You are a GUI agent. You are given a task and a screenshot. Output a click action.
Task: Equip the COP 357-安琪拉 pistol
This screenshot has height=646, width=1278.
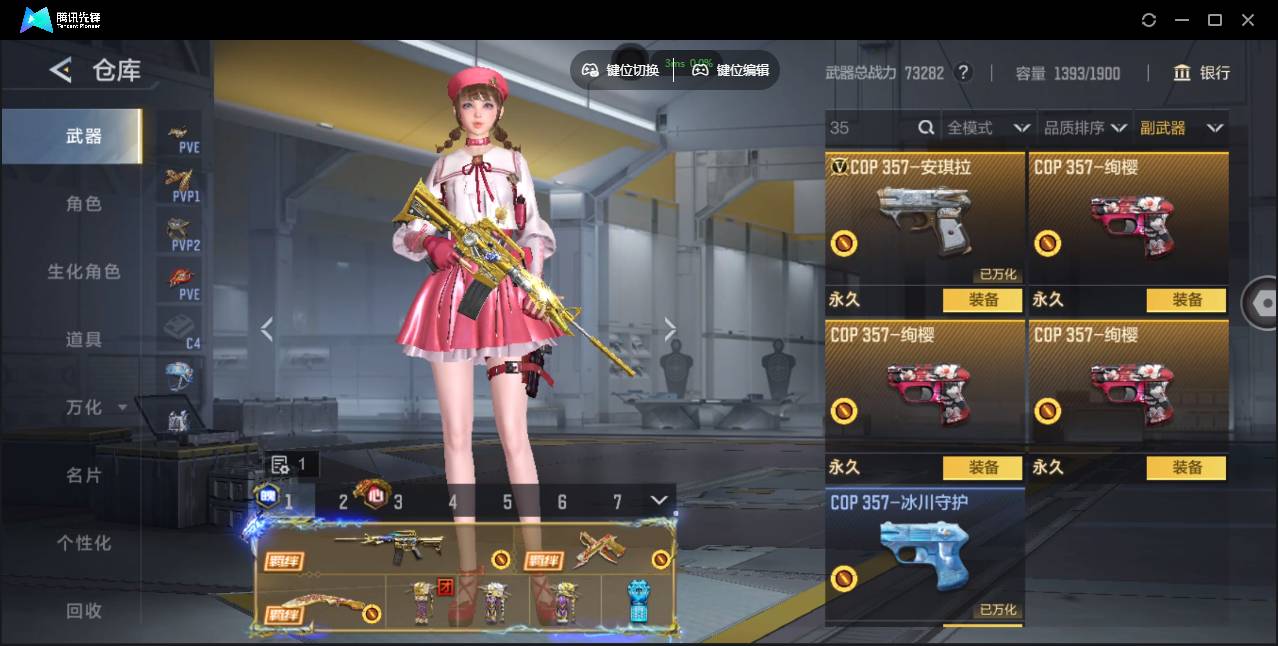point(982,300)
